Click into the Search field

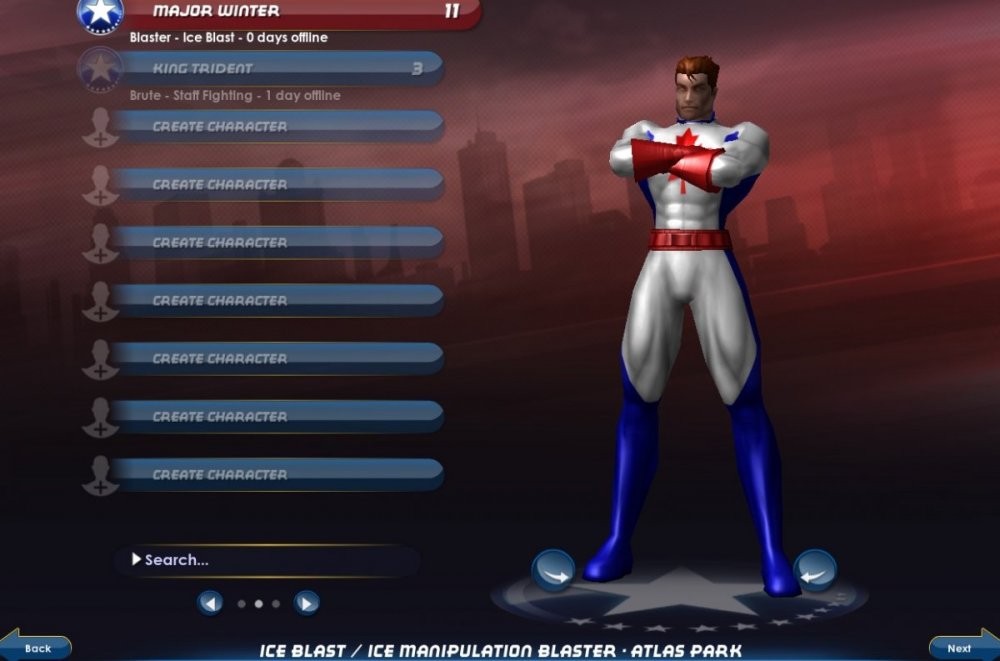(270, 560)
